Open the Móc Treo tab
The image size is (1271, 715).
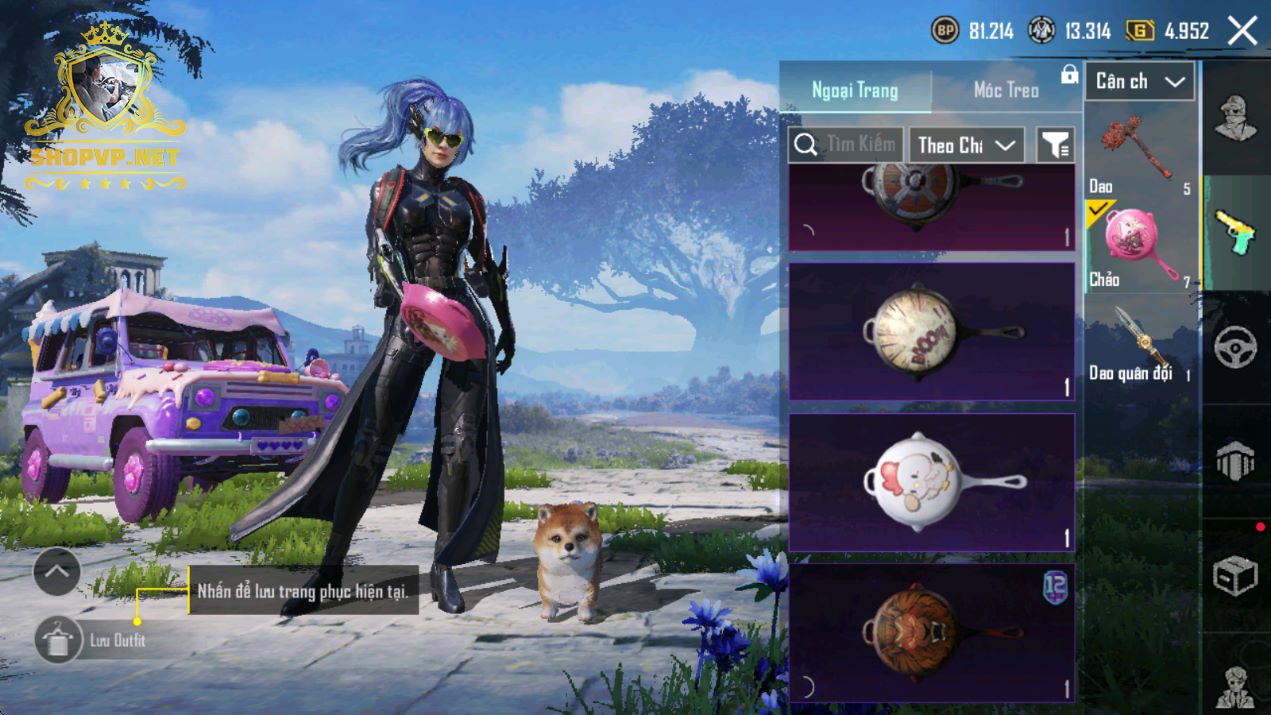coord(1006,91)
